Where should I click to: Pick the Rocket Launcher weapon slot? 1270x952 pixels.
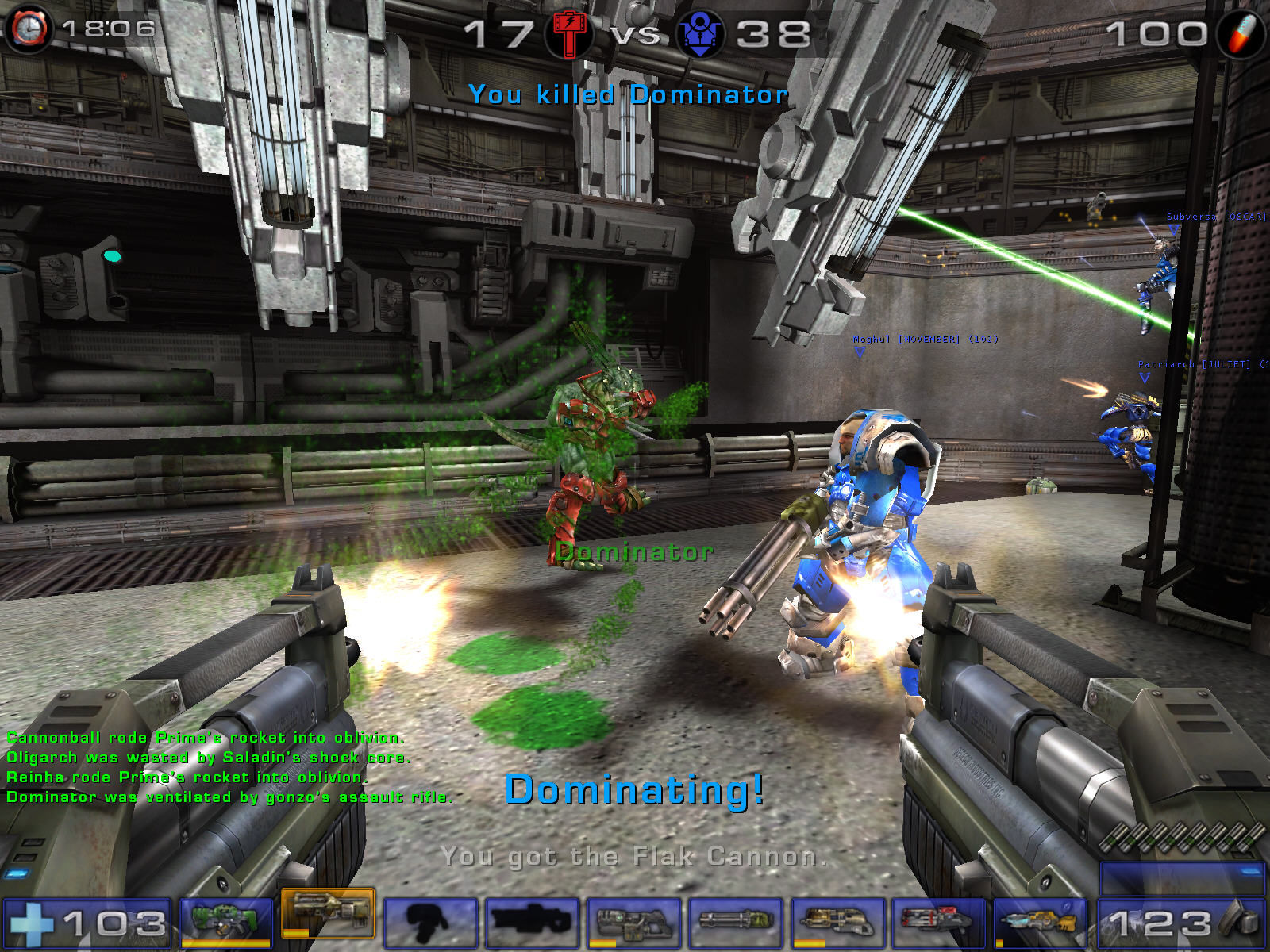pos(938,923)
